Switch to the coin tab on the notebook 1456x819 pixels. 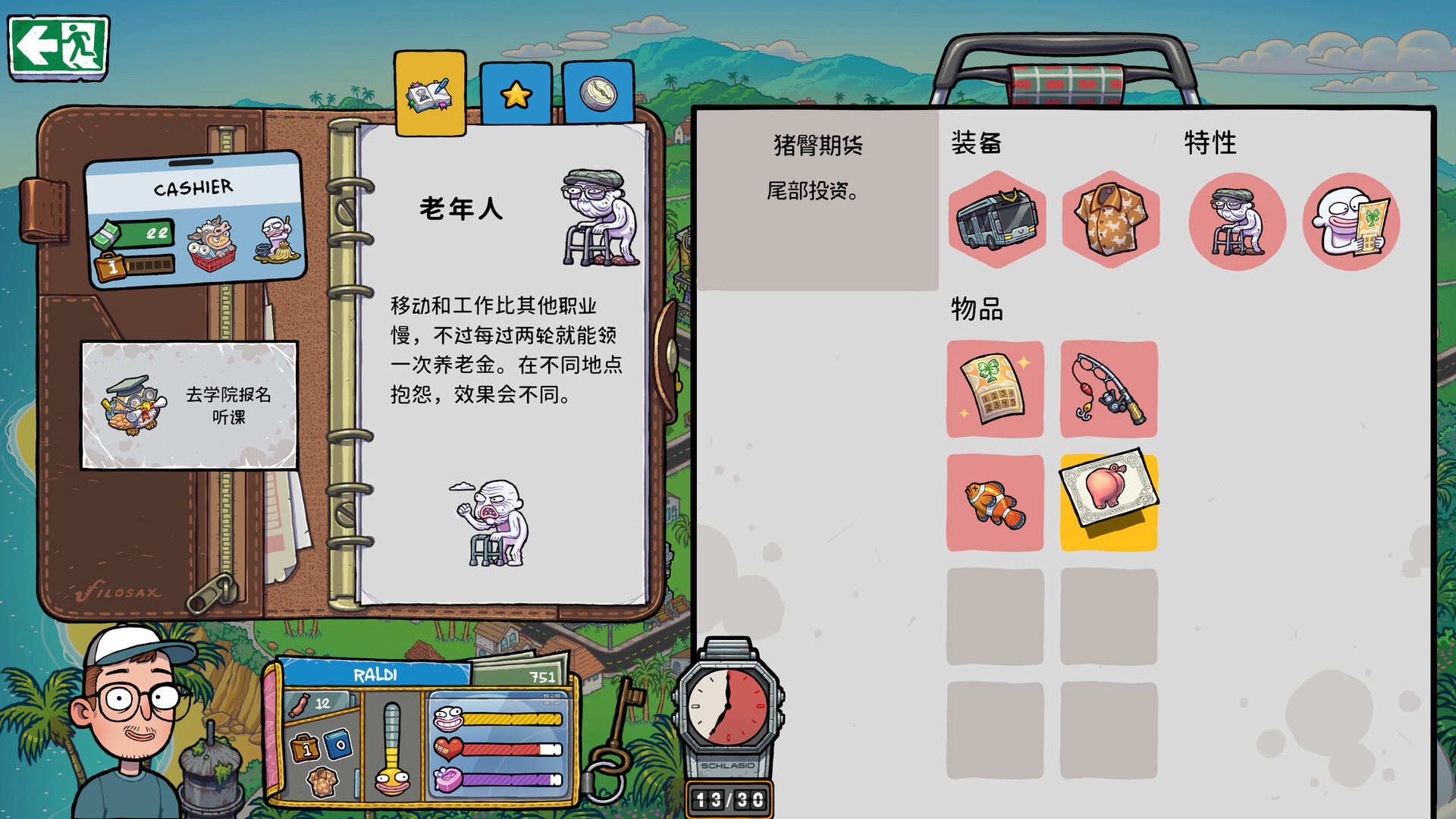coord(598,93)
